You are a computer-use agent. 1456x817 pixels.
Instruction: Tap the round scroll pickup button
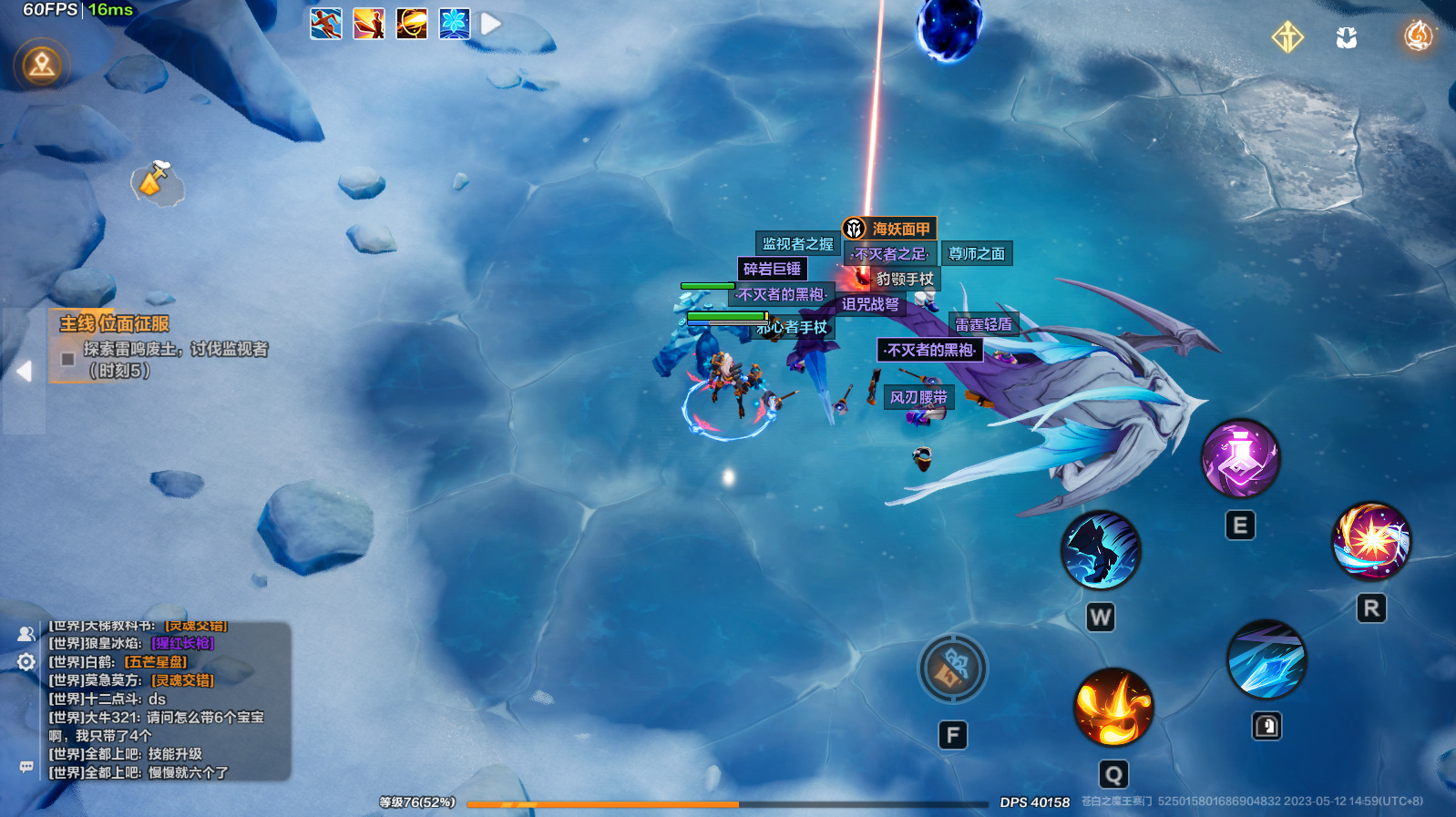[952, 669]
